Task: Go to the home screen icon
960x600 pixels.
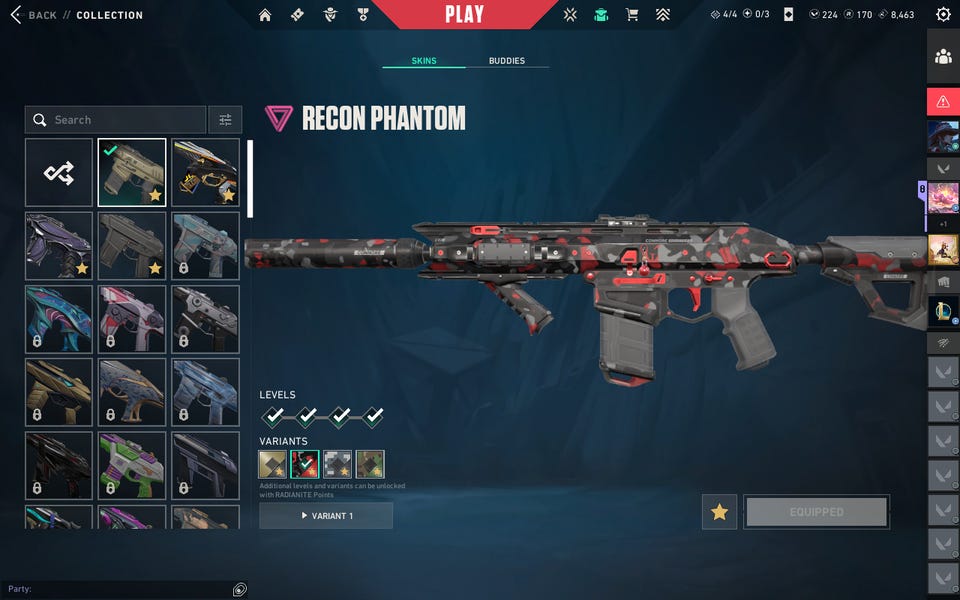Action: point(265,15)
